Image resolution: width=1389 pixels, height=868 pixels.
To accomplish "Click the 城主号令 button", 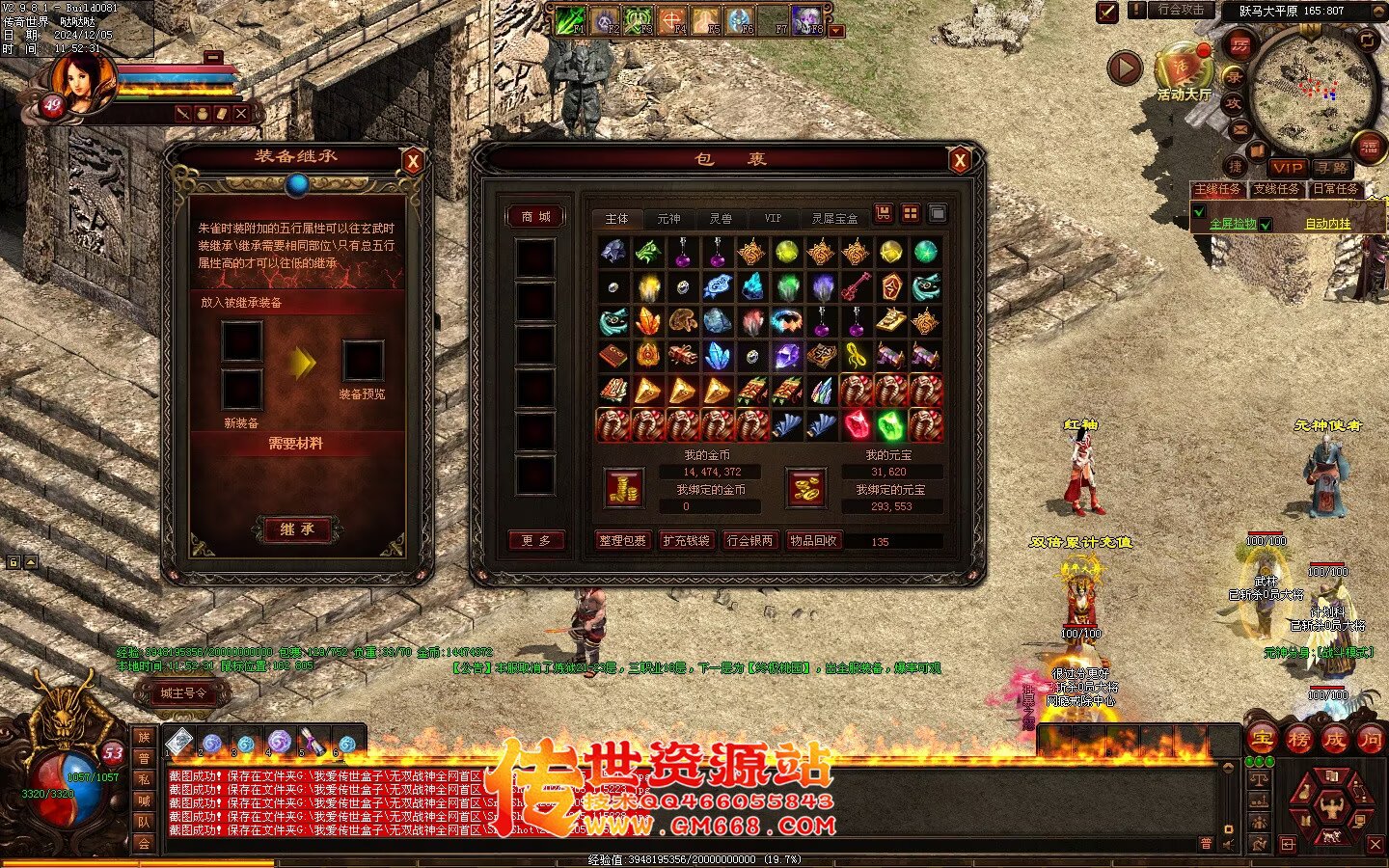I will (183, 693).
